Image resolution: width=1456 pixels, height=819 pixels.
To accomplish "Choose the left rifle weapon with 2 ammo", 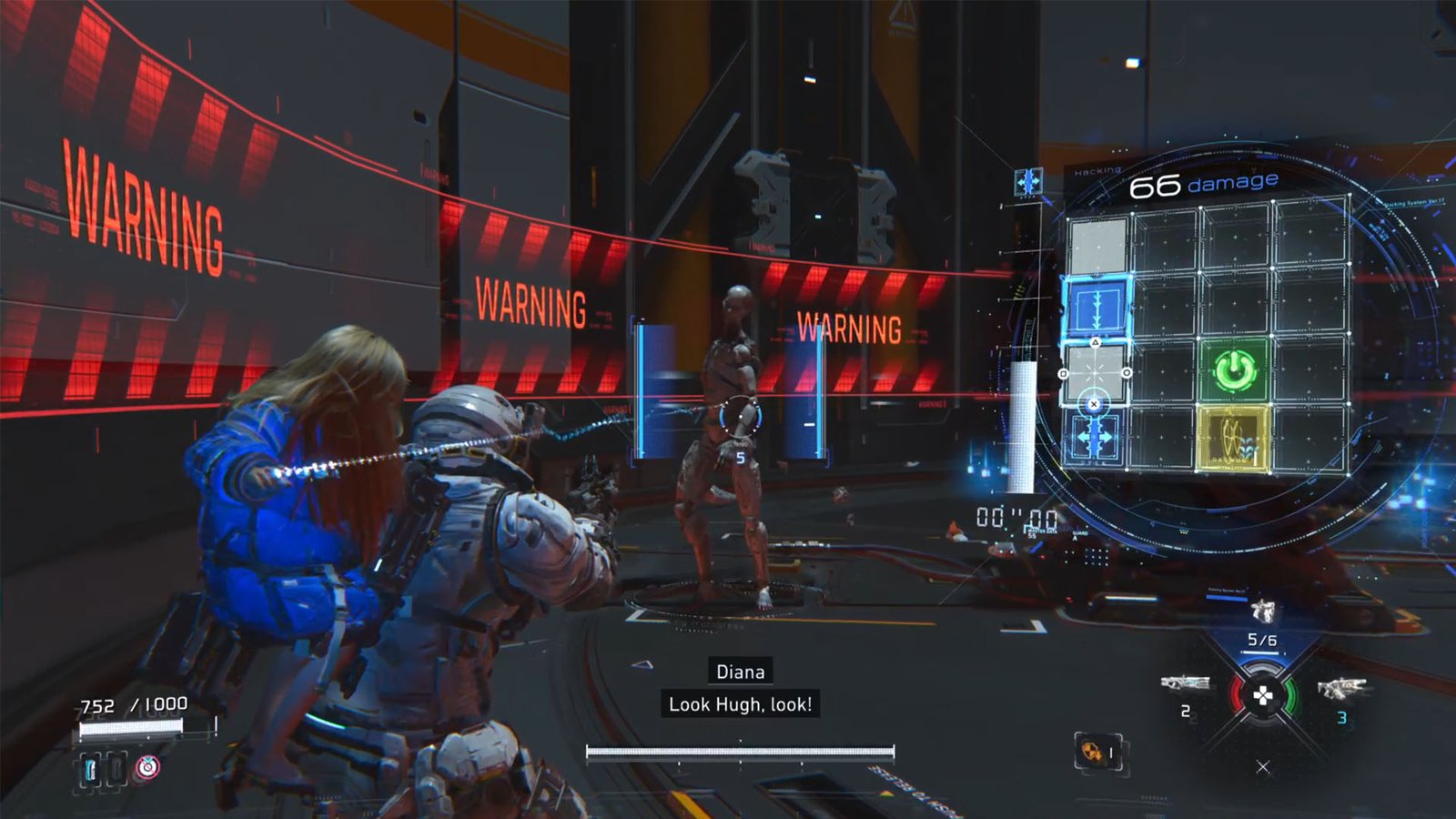I will pos(1184,683).
